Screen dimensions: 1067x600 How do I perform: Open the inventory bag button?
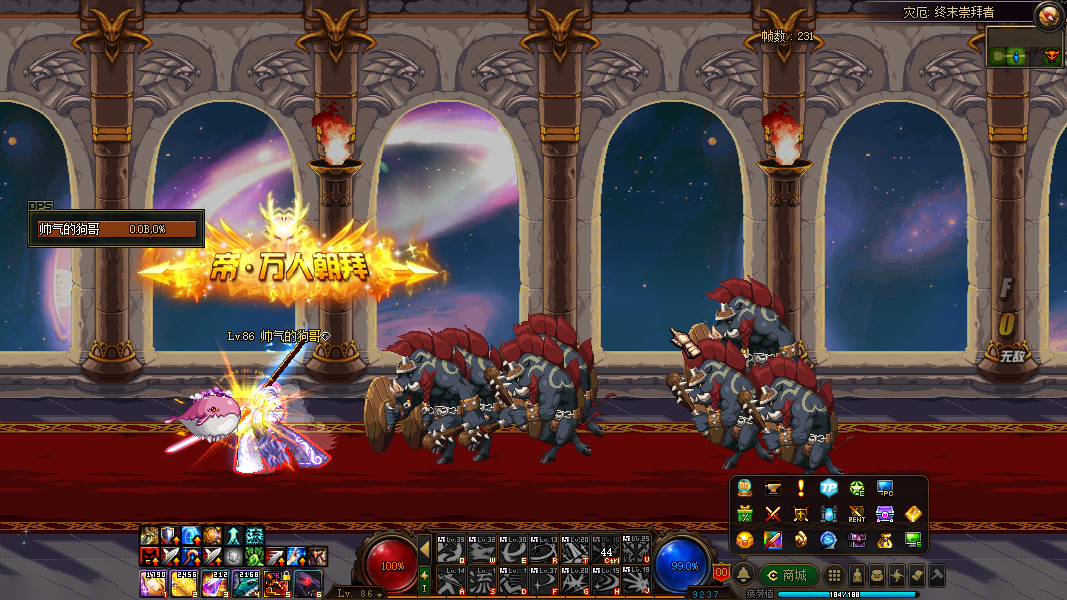point(876,575)
